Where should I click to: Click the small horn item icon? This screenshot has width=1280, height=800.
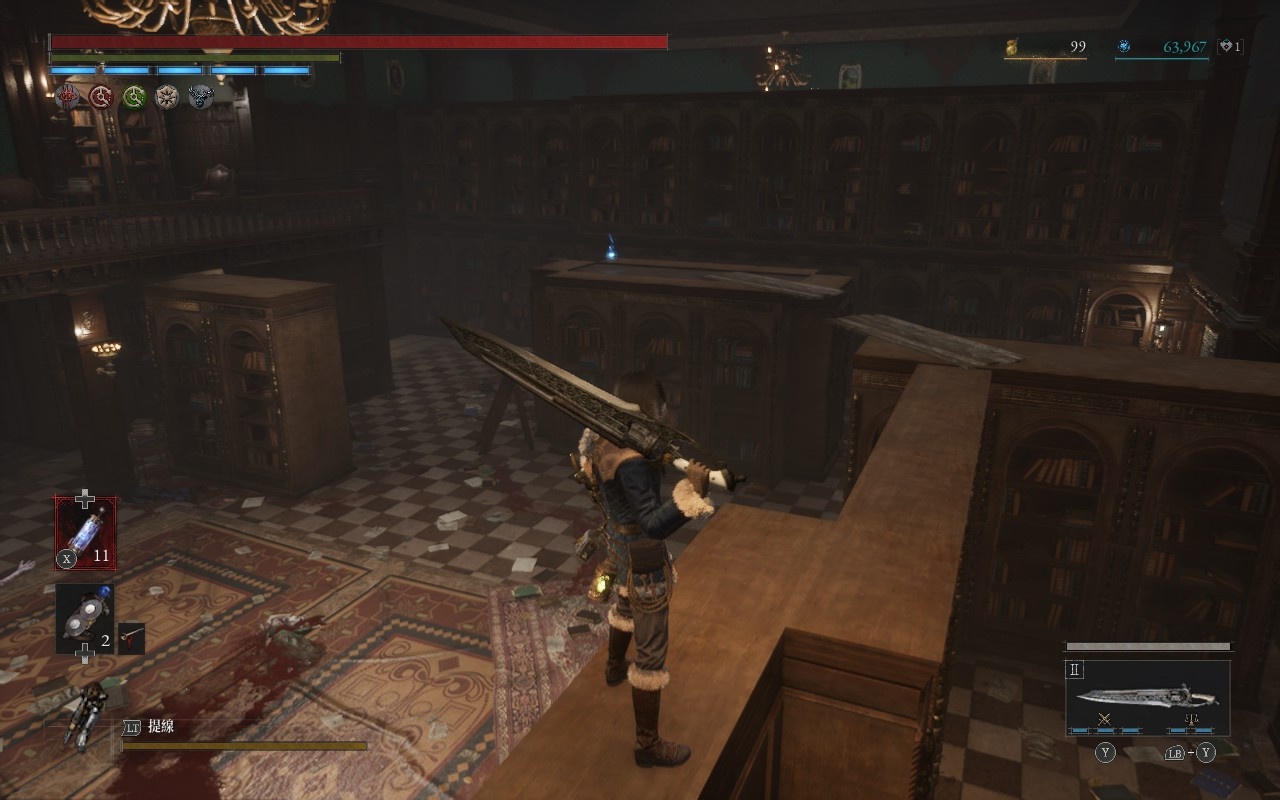click(x=131, y=638)
